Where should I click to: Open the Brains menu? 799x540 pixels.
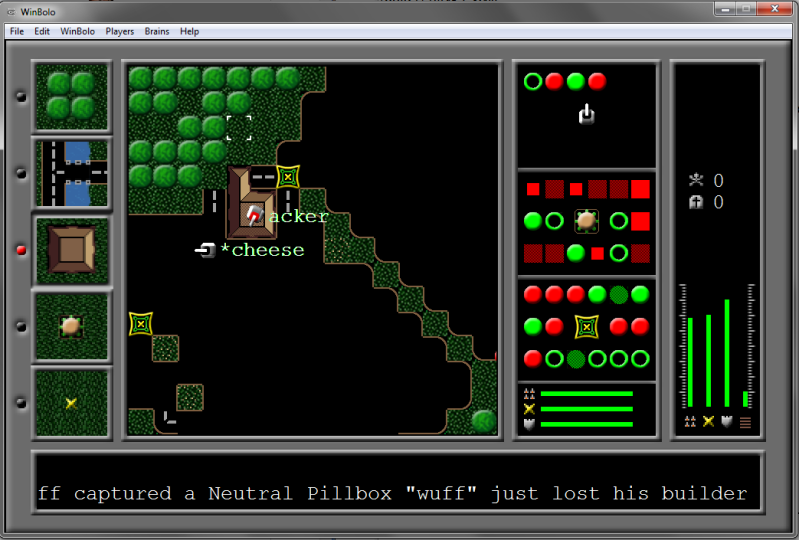[157, 31]
